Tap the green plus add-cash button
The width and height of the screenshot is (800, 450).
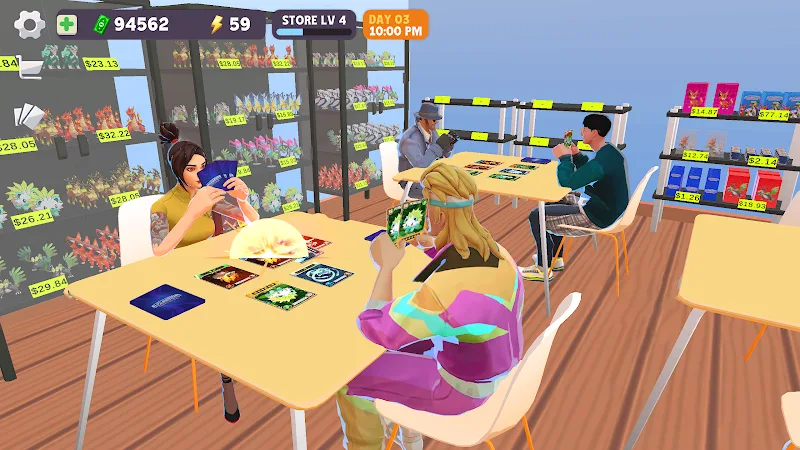68,25
